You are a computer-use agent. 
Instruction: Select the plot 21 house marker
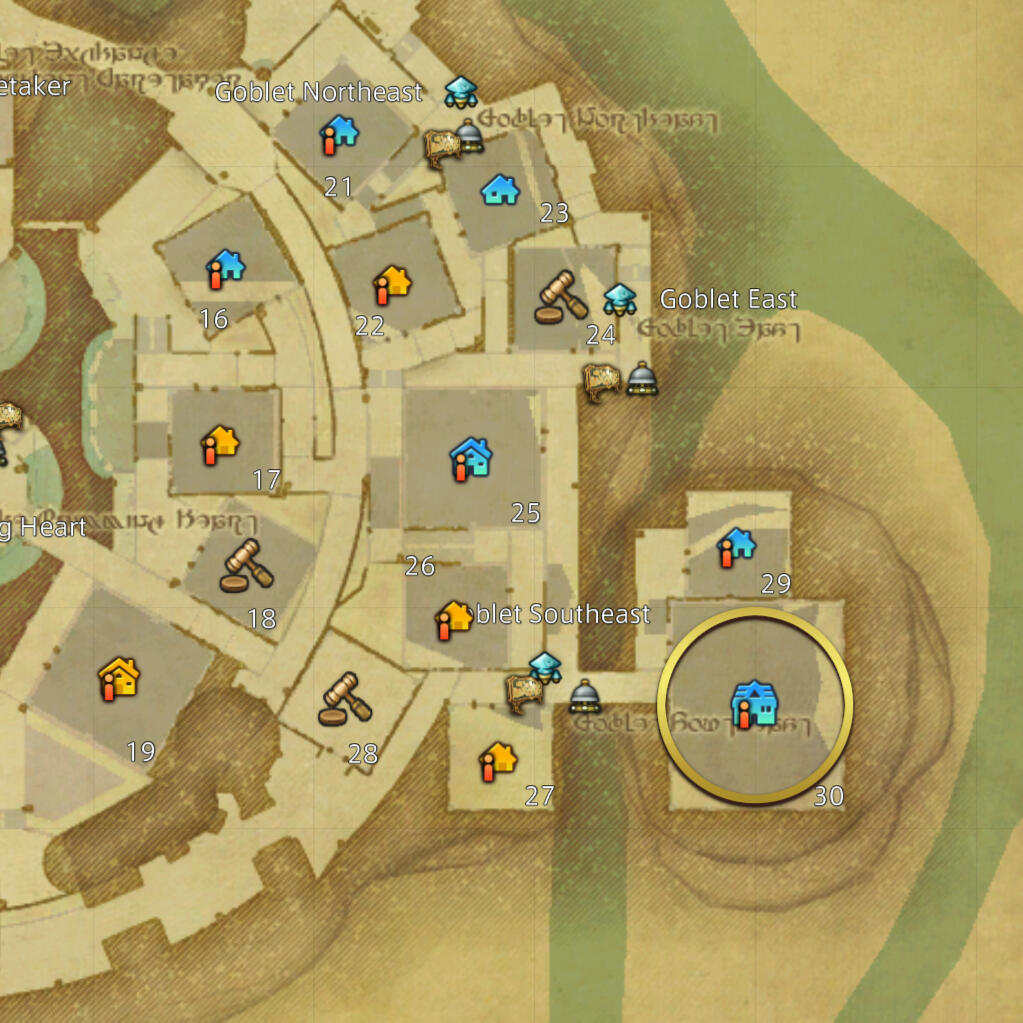338,134
